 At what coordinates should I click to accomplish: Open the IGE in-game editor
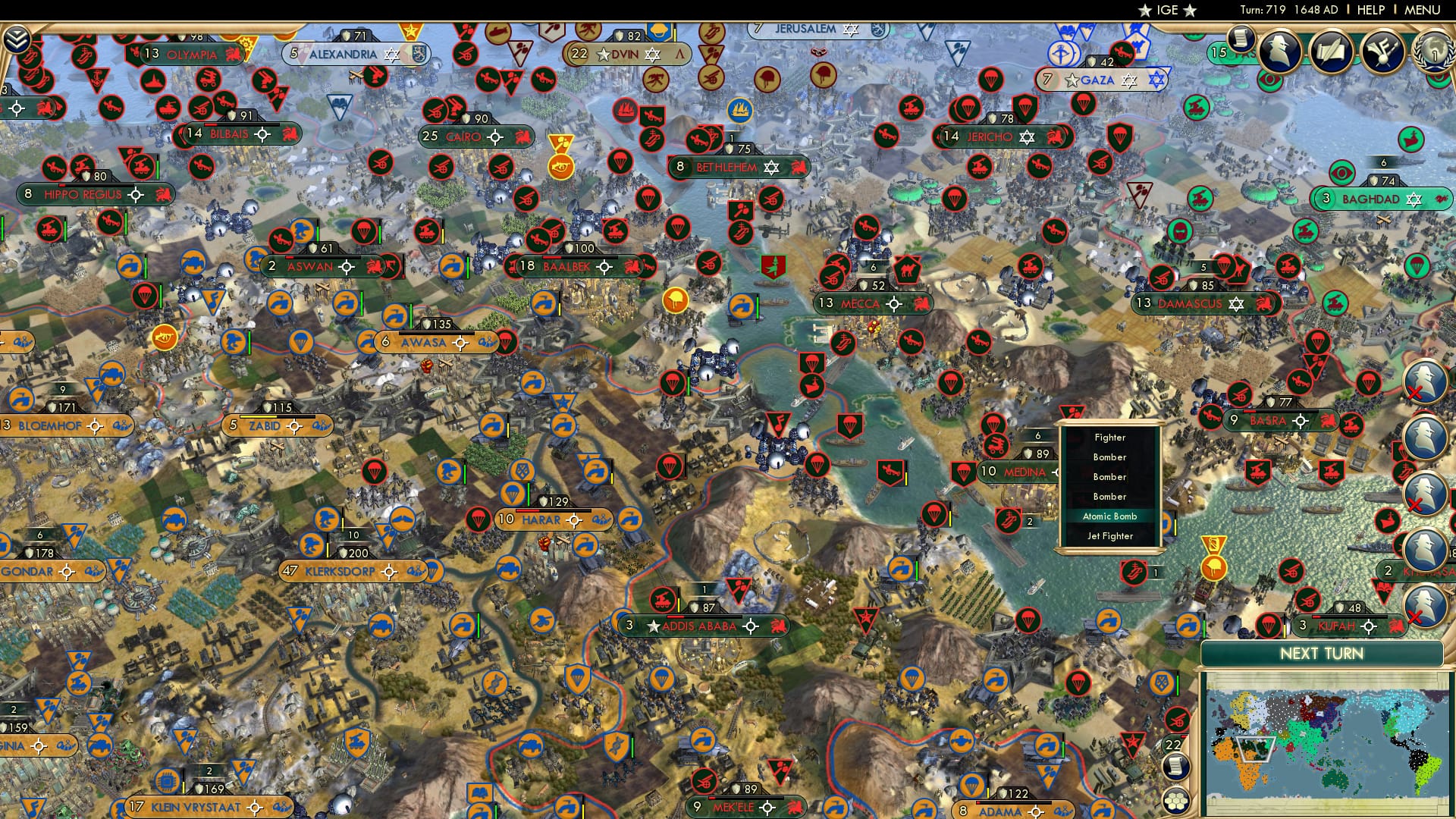[1168, 10]
